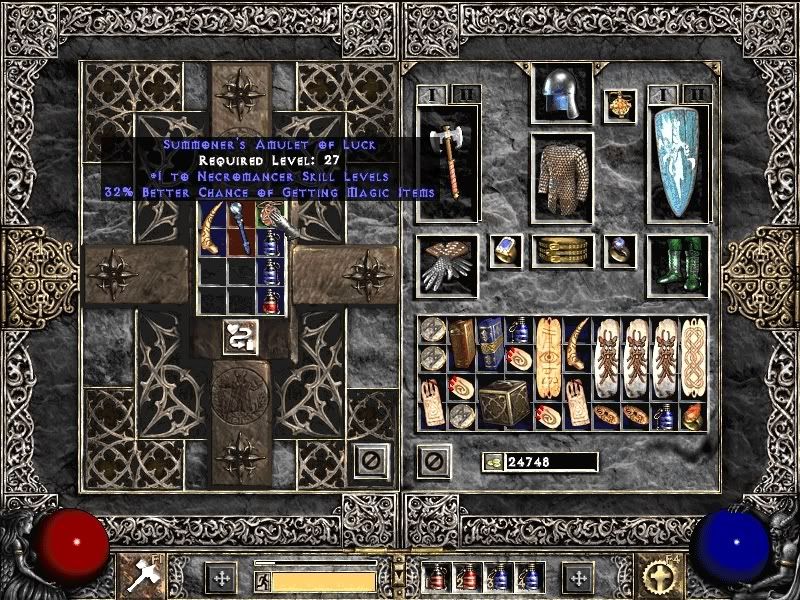The width and height of the screenshot is (800, 600).
Task: Click the equipped blue kite shield
Action: 679,163
